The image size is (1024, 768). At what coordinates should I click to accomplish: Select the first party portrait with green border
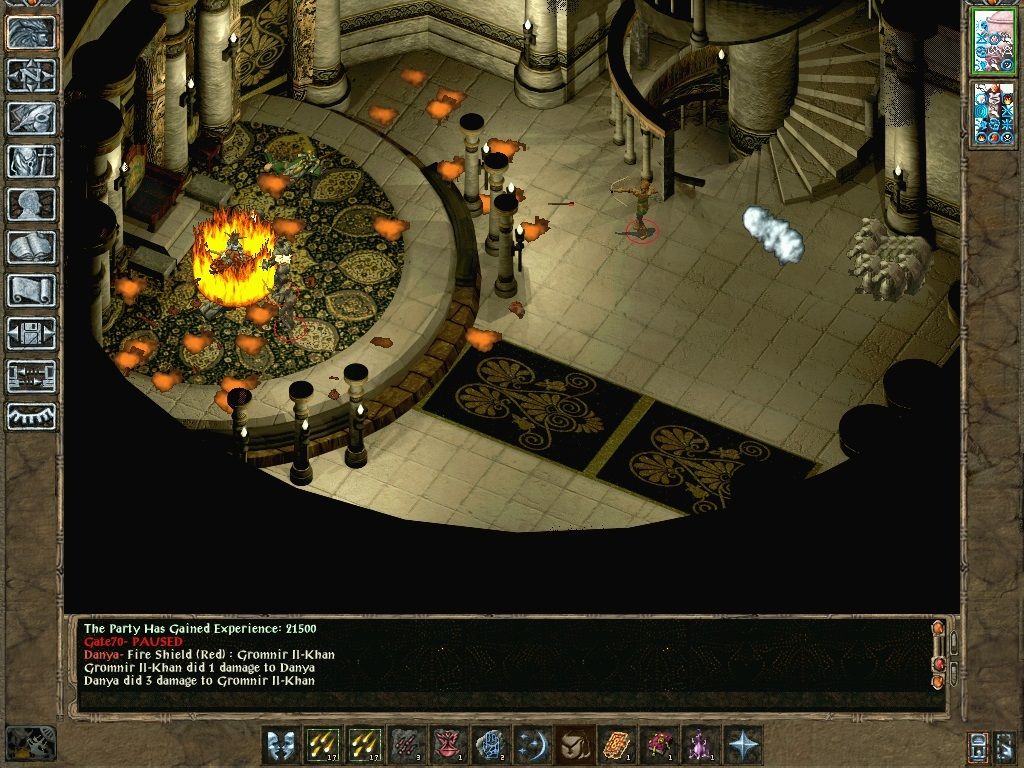coord(992,41)
